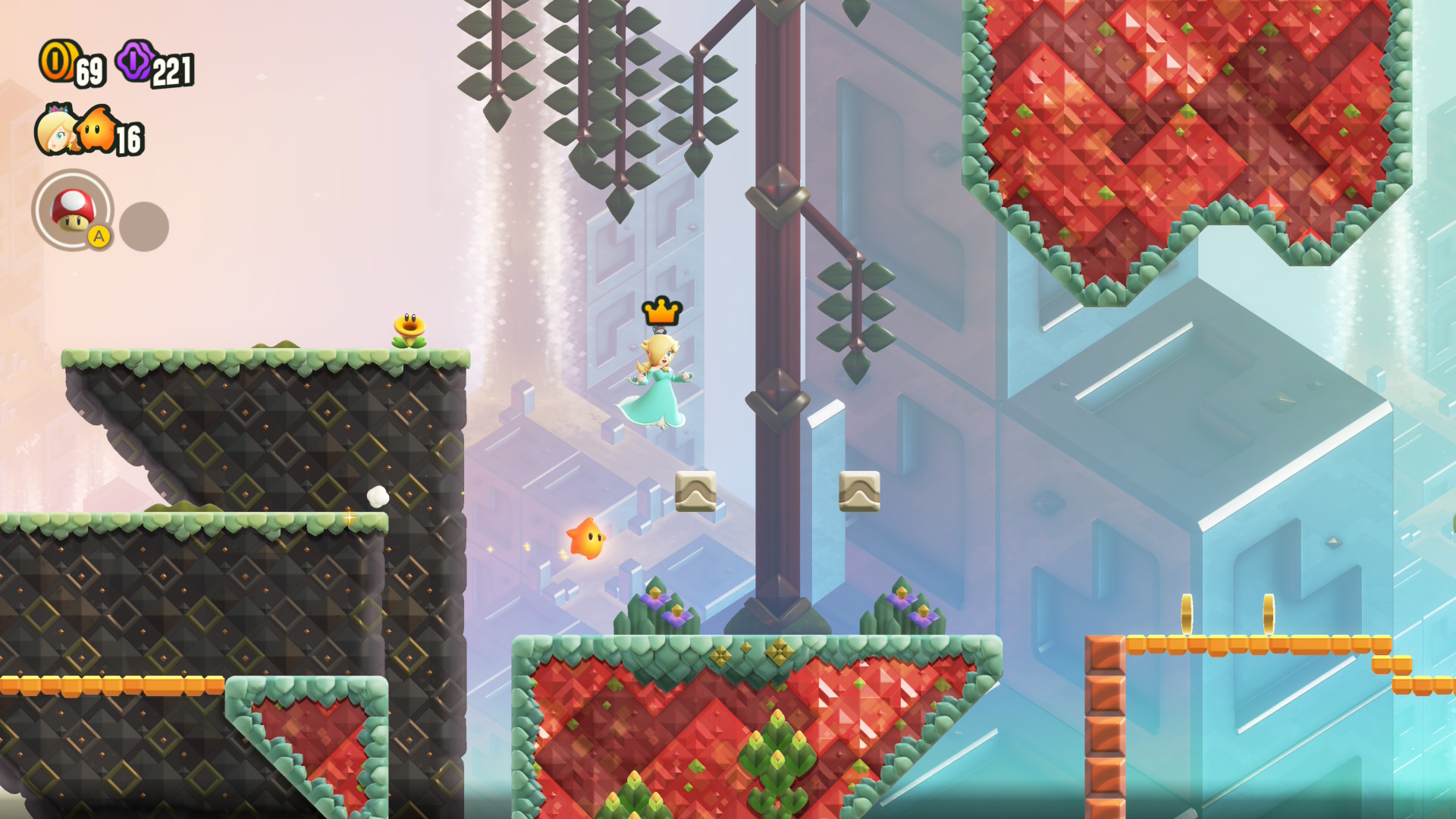This screenshot has width=1456, height=819.
Task: Click the Rosalina character portrait
Action: pyautogui.click(x=55, y=131)
